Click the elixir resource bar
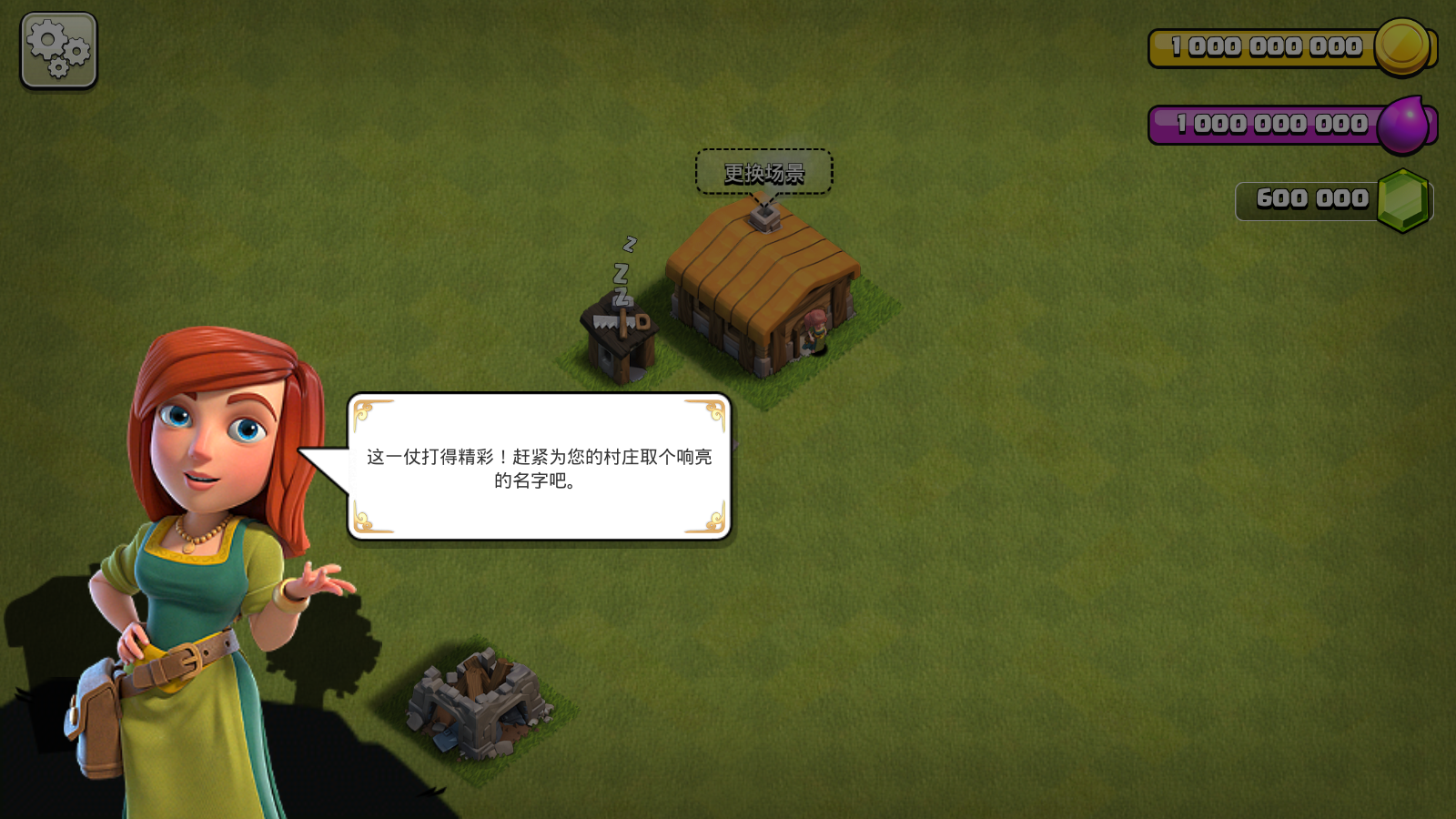Screen dimensions: 1456x819 pos(1265,123)
